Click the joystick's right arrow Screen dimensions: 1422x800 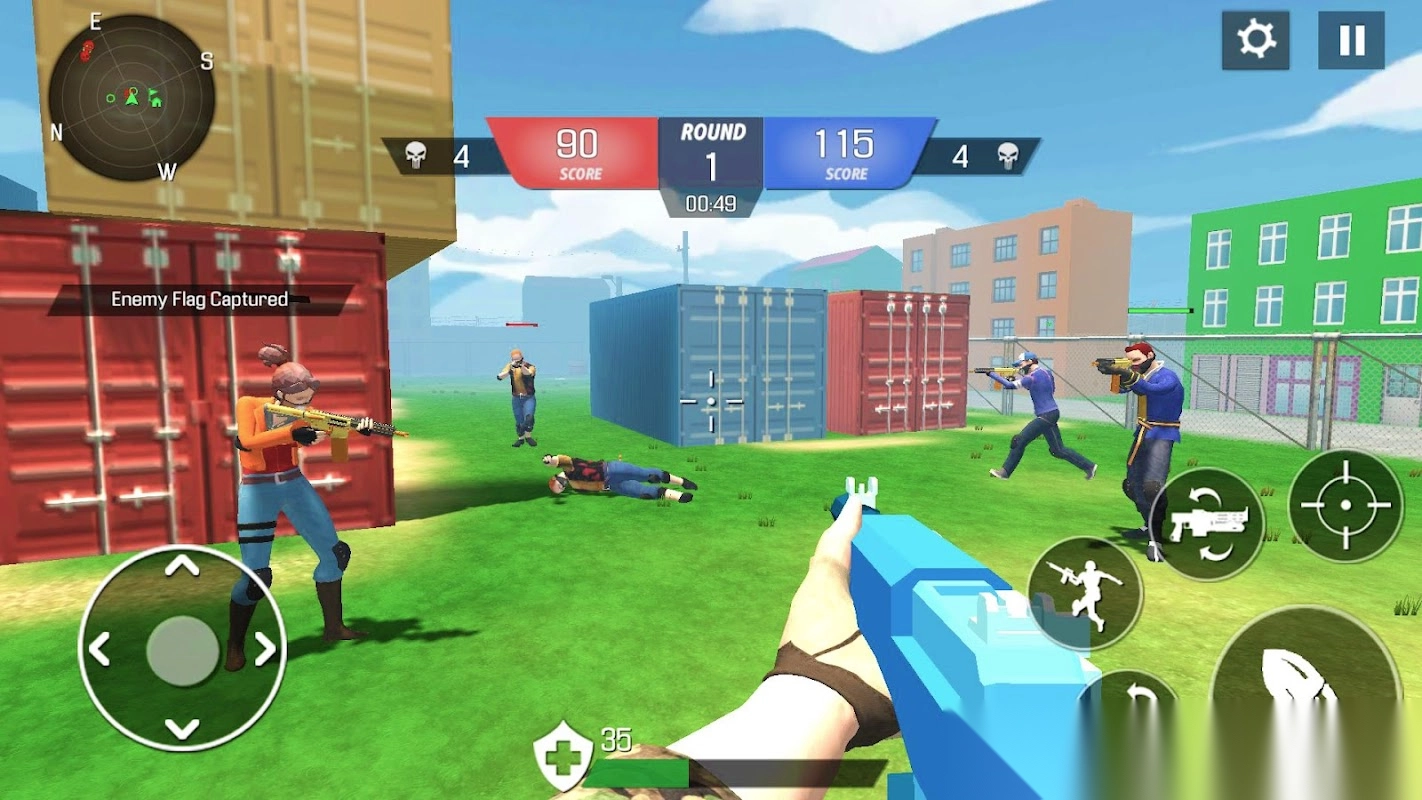[x=265, y=650]
